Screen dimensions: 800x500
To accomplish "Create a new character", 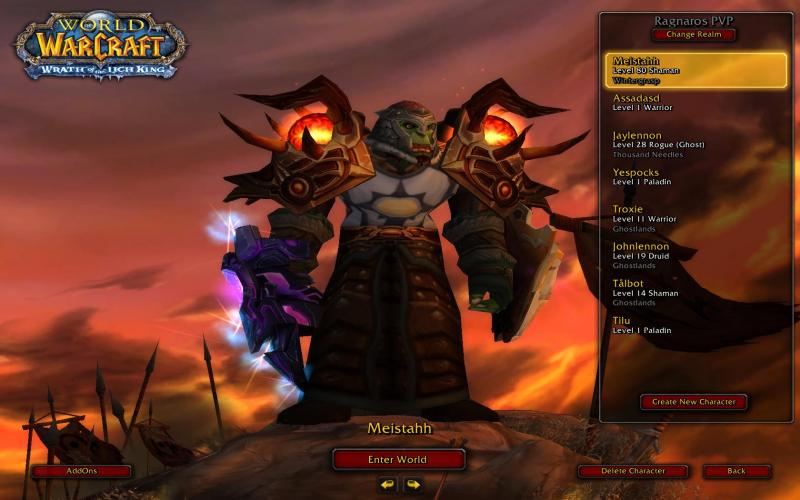I will point(693,402).
